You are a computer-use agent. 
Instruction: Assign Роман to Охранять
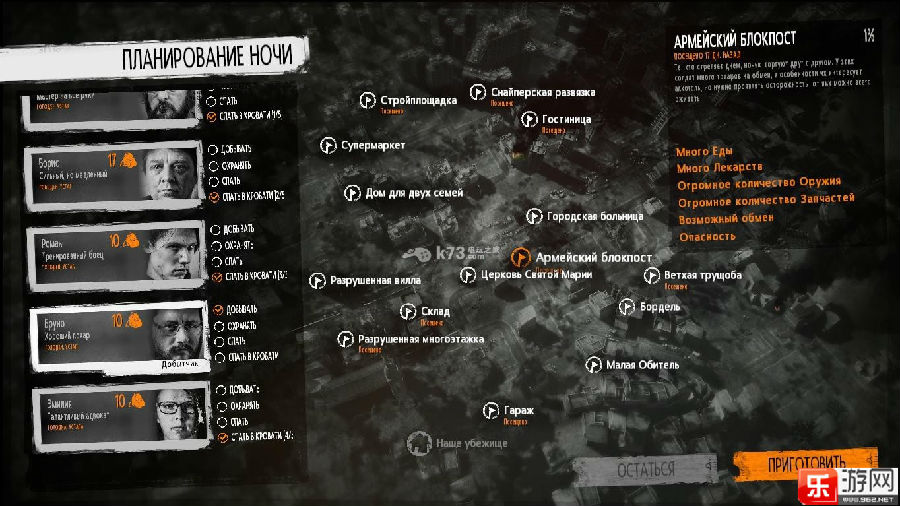tap(213, 244)
